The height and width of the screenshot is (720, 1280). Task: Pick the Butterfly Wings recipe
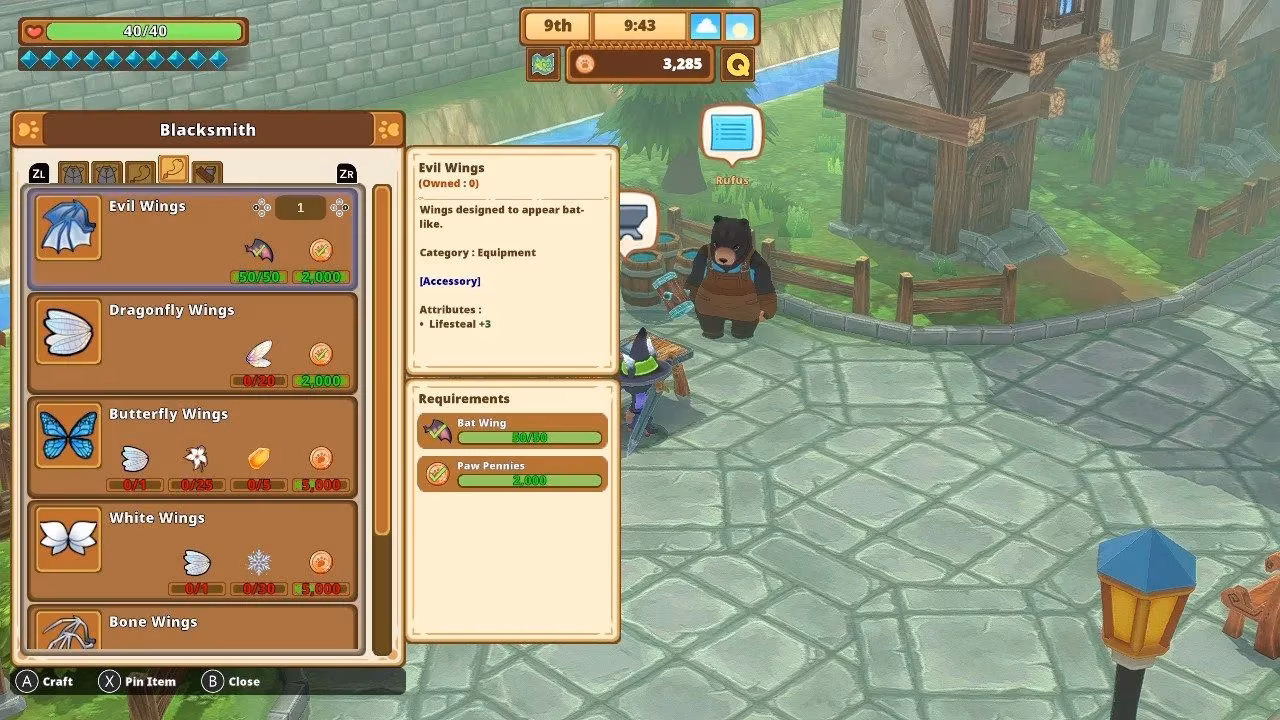tap(192, 446)
